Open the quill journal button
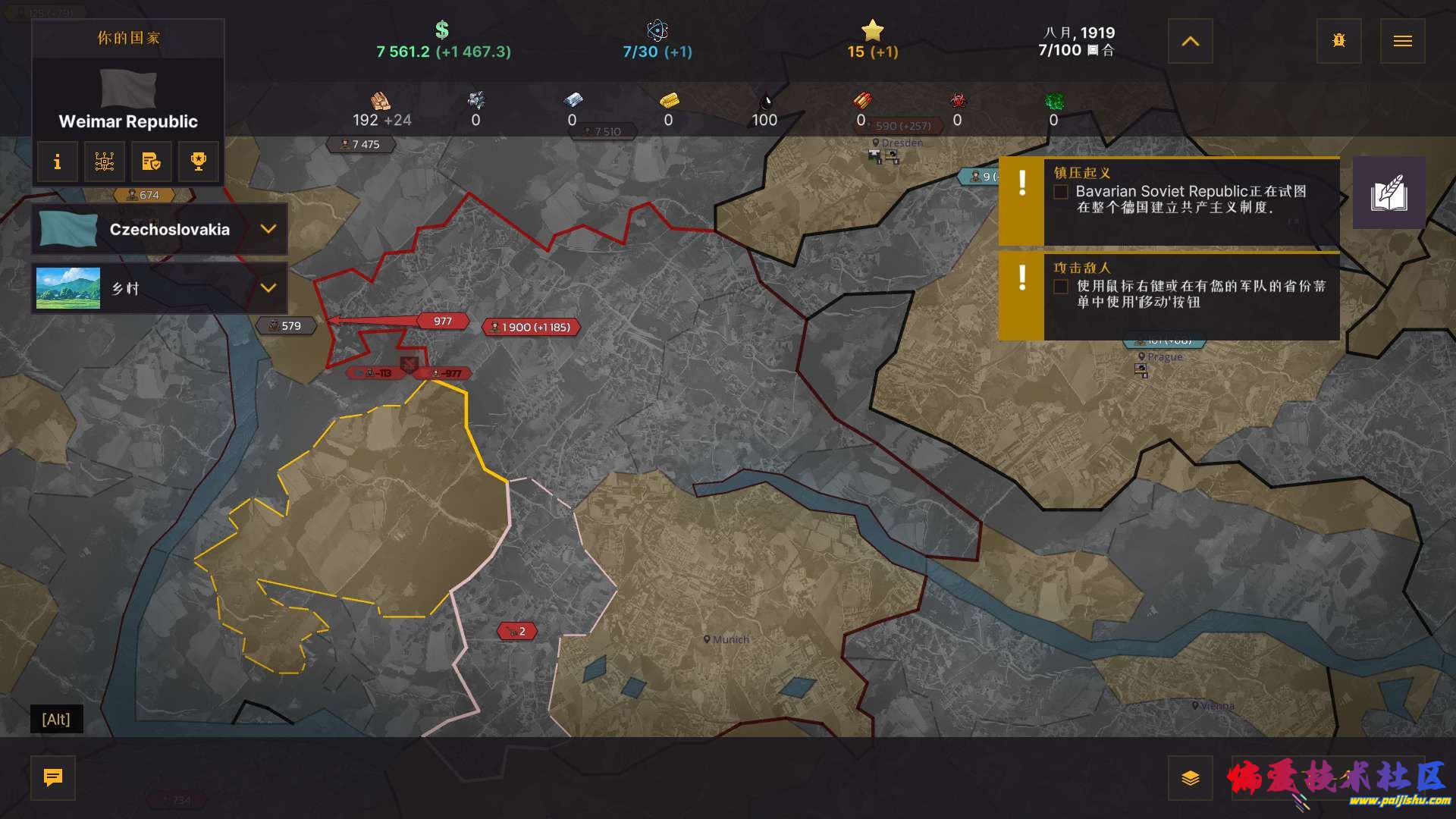Image resolution: width=1456 pixels, height=819 pixels. [1389, 193]
